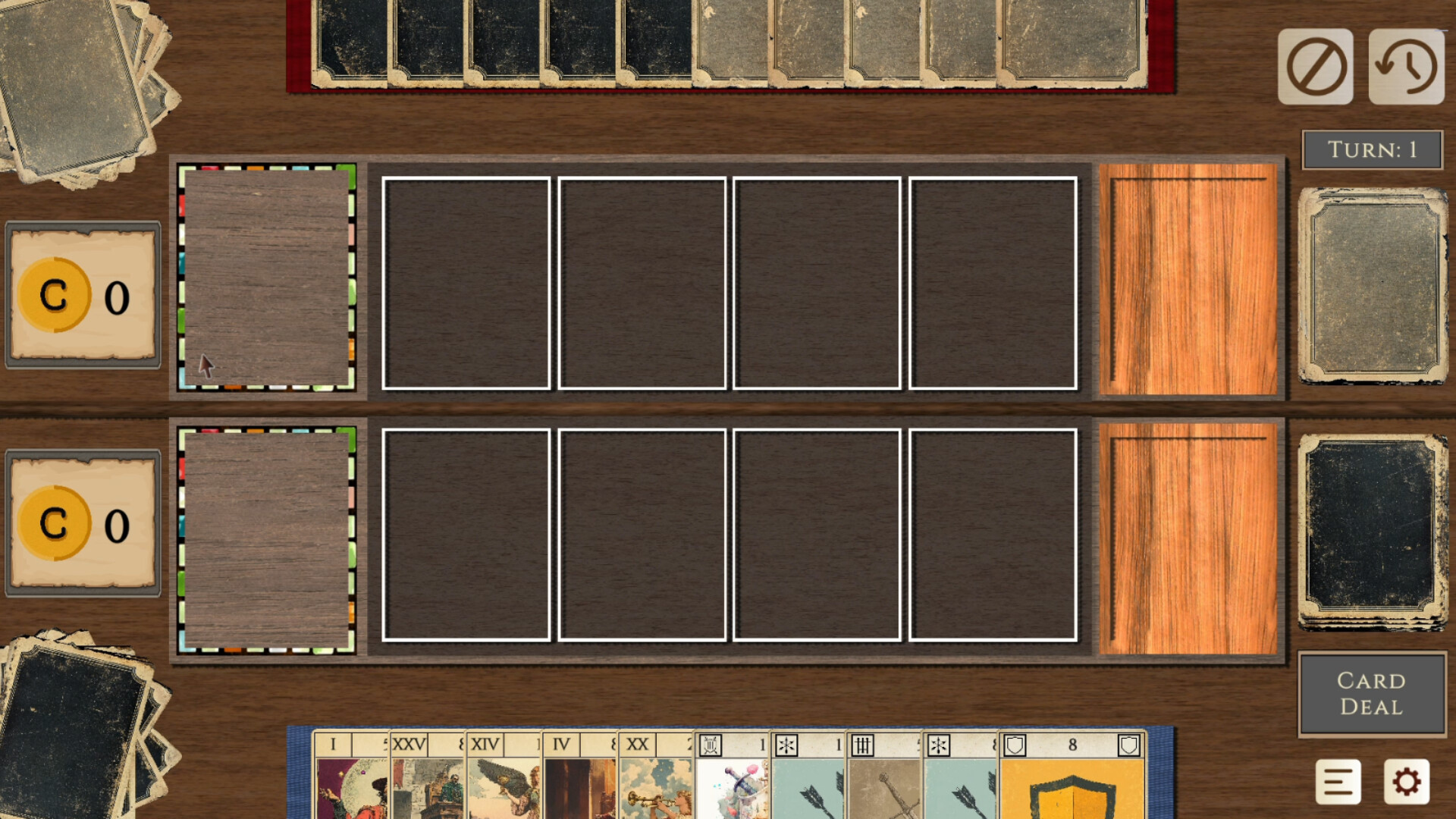This screenshot has width=1456, height=819.
Task: Click the cancel circle-slash button
Action: tap(1315, 67)
